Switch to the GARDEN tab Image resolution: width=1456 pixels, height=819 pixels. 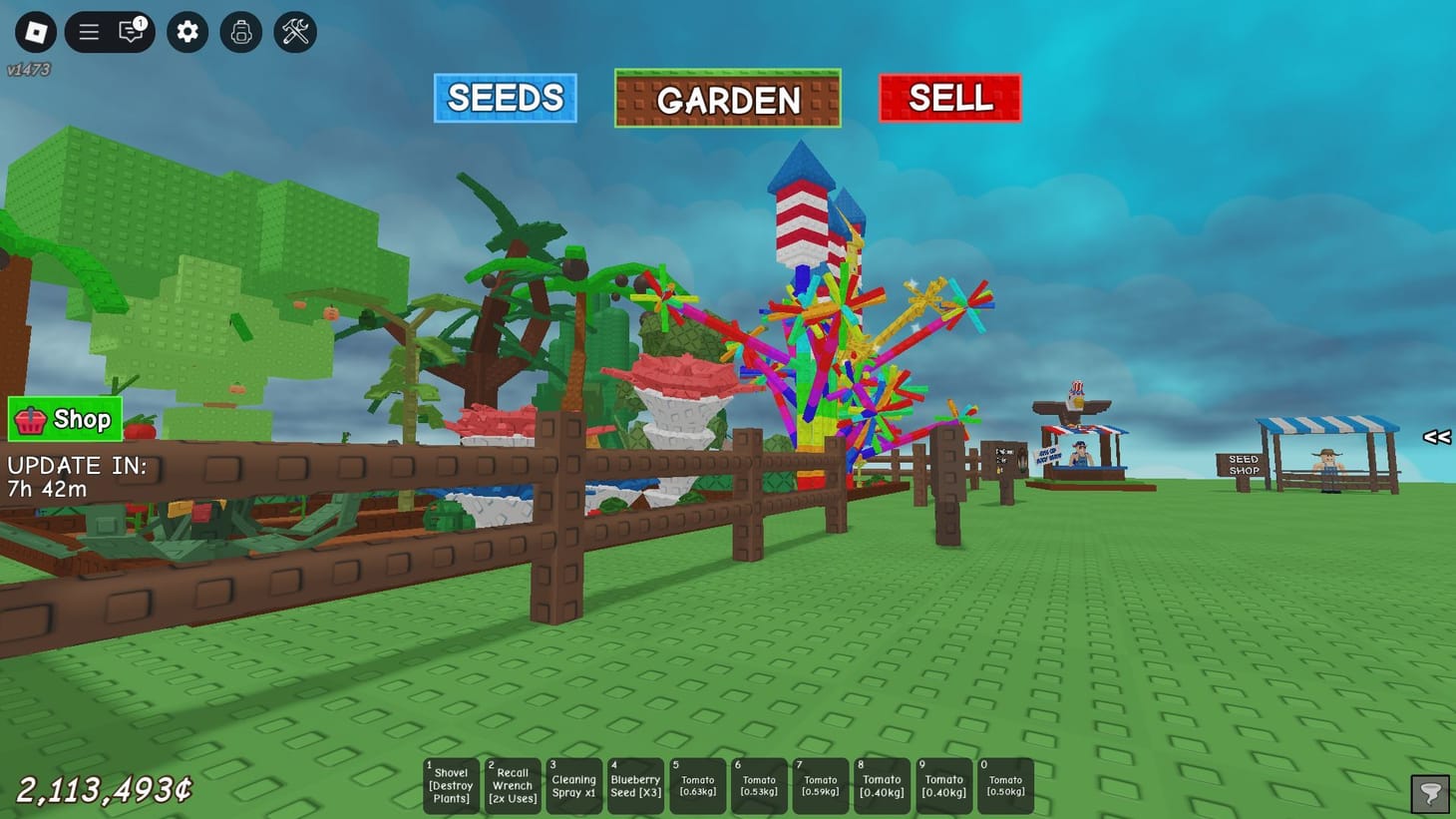click(x=728, y=98)
